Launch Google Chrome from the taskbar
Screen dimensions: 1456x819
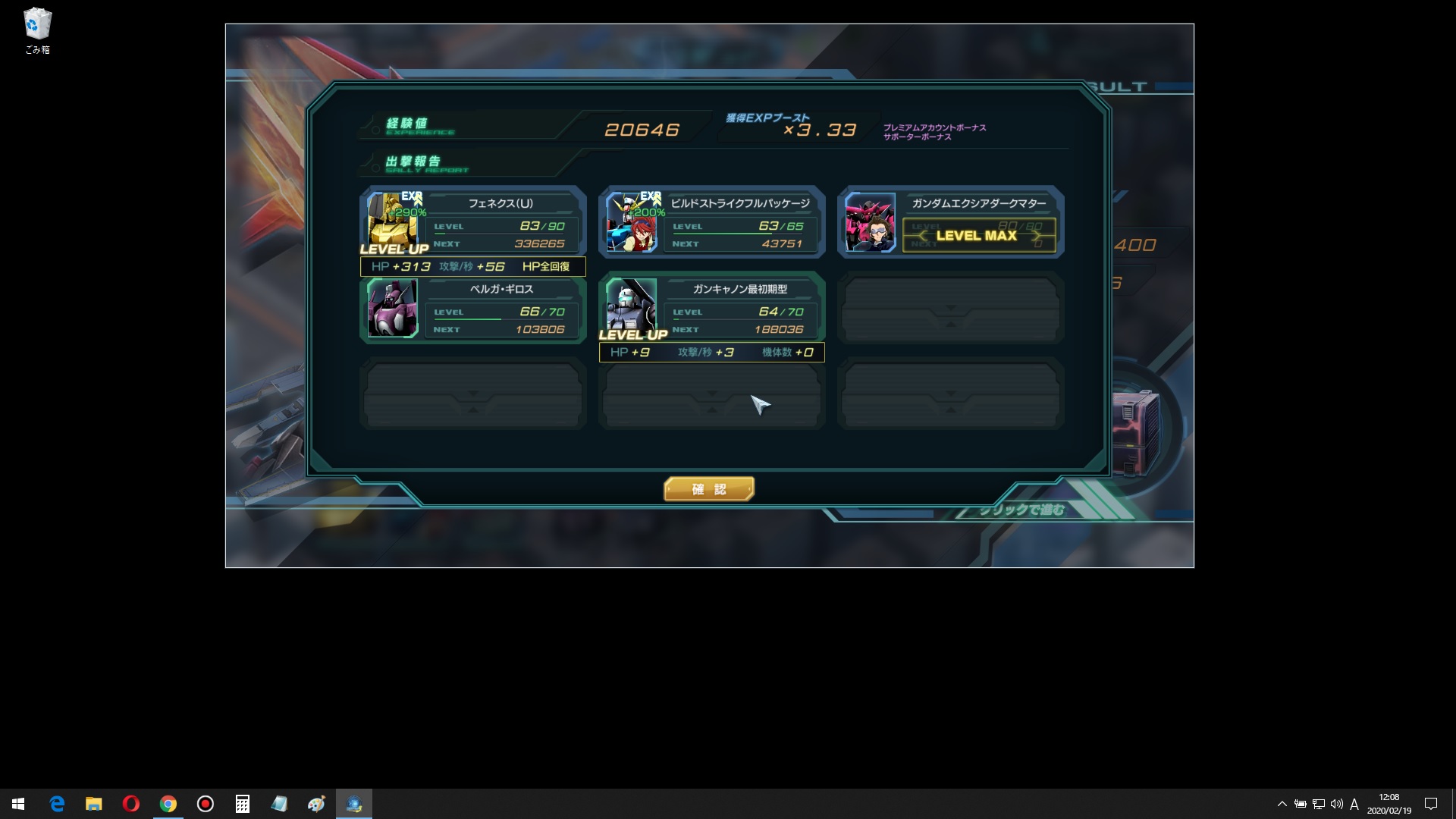tap(168, 804)
